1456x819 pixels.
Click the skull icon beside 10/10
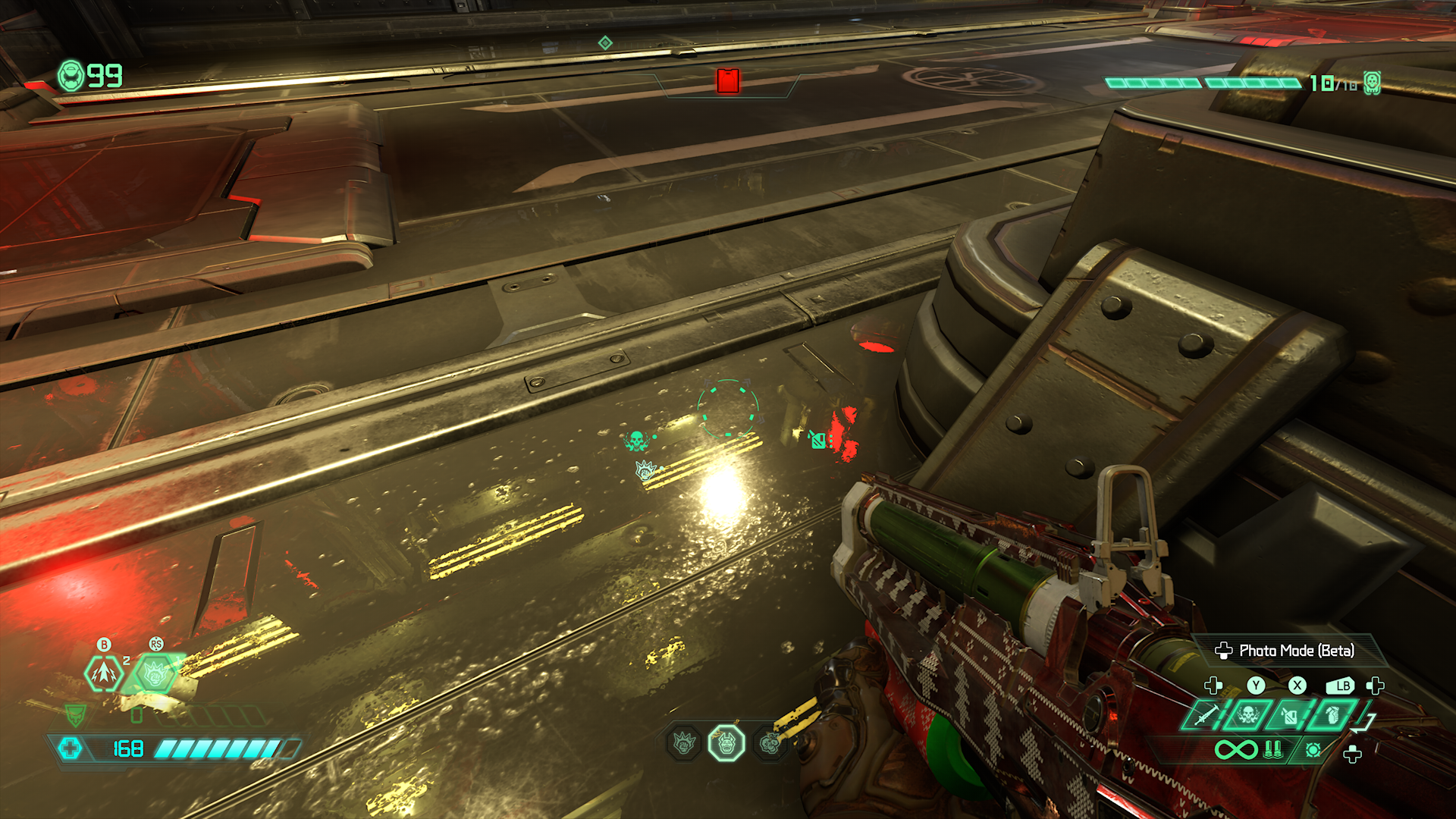[1372, 83]
